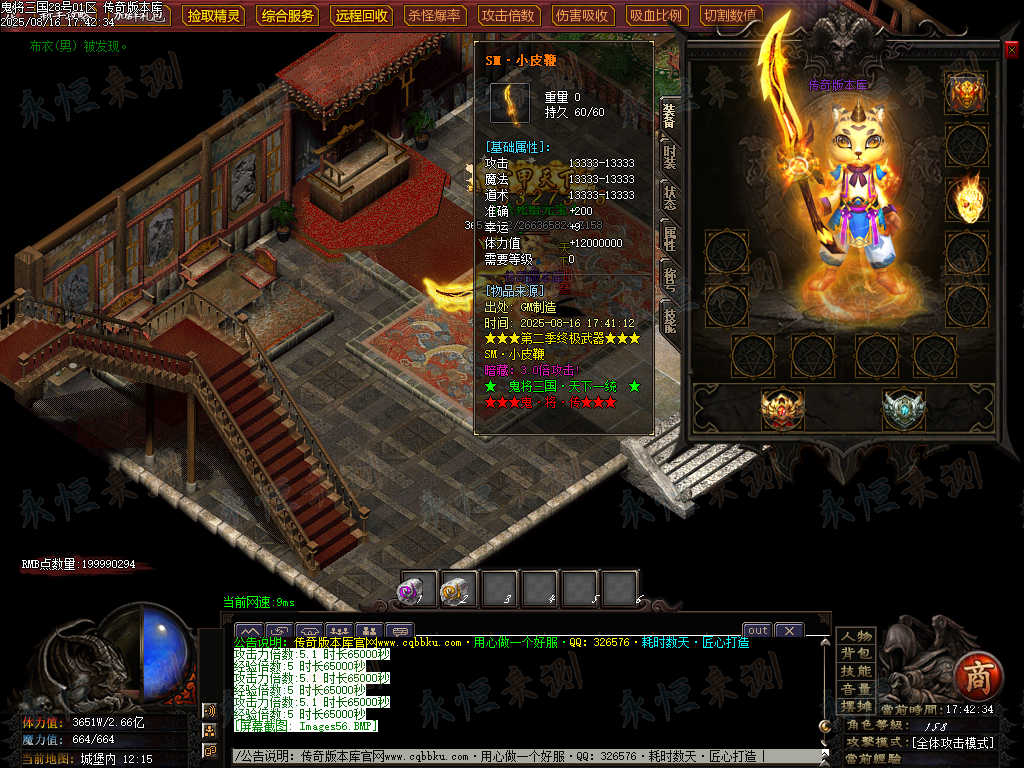Open the 切割数值 cutting value button

[x=730, y=16]
